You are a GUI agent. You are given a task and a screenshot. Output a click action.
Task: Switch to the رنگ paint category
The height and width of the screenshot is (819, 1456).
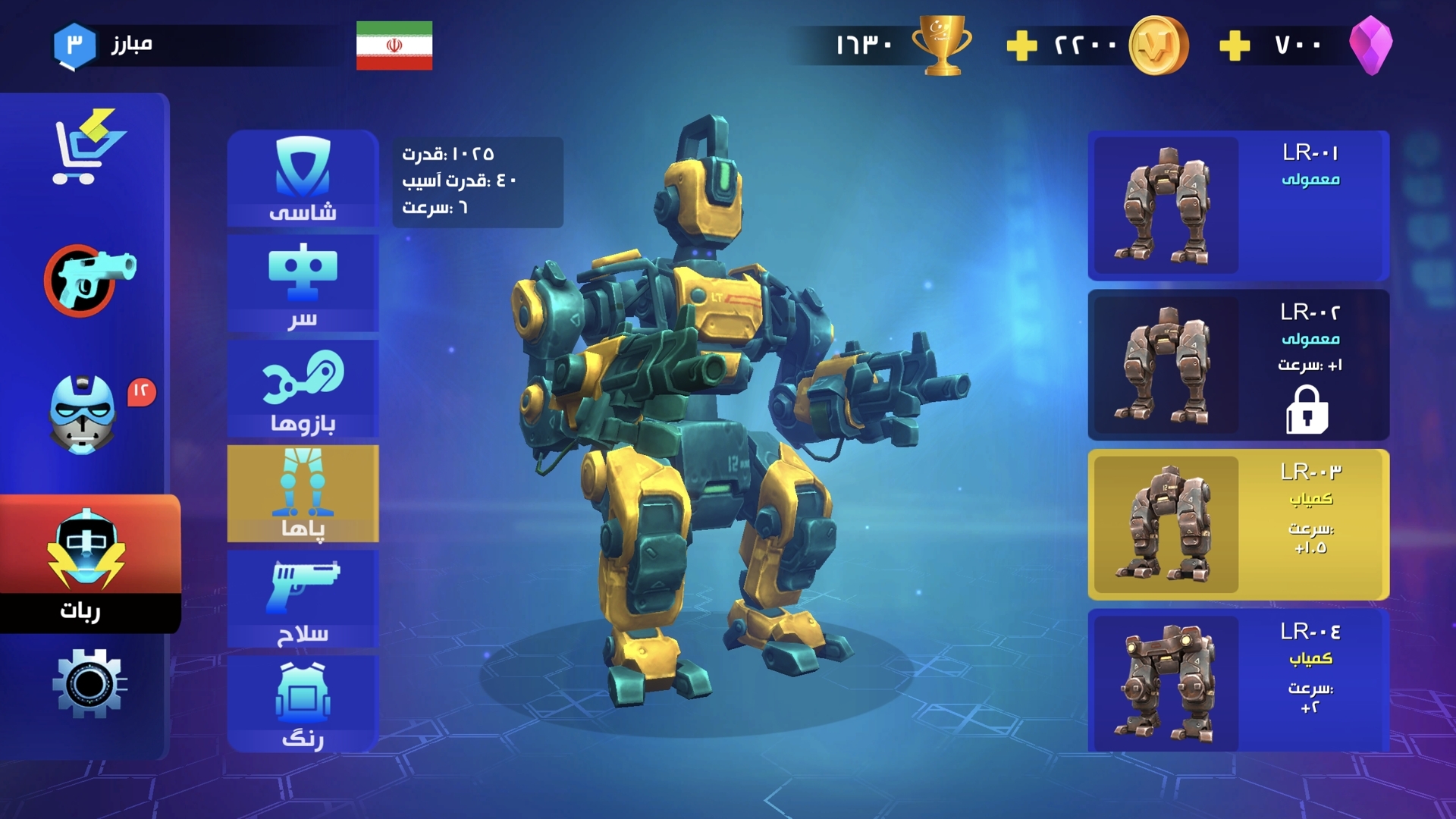click(303, 704)
